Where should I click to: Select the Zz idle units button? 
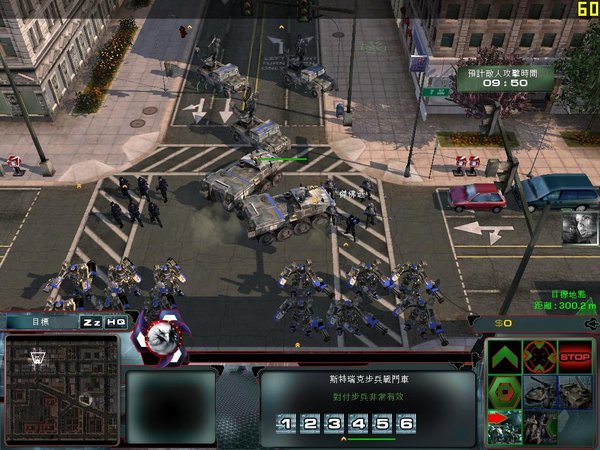(x=91, y=322)
